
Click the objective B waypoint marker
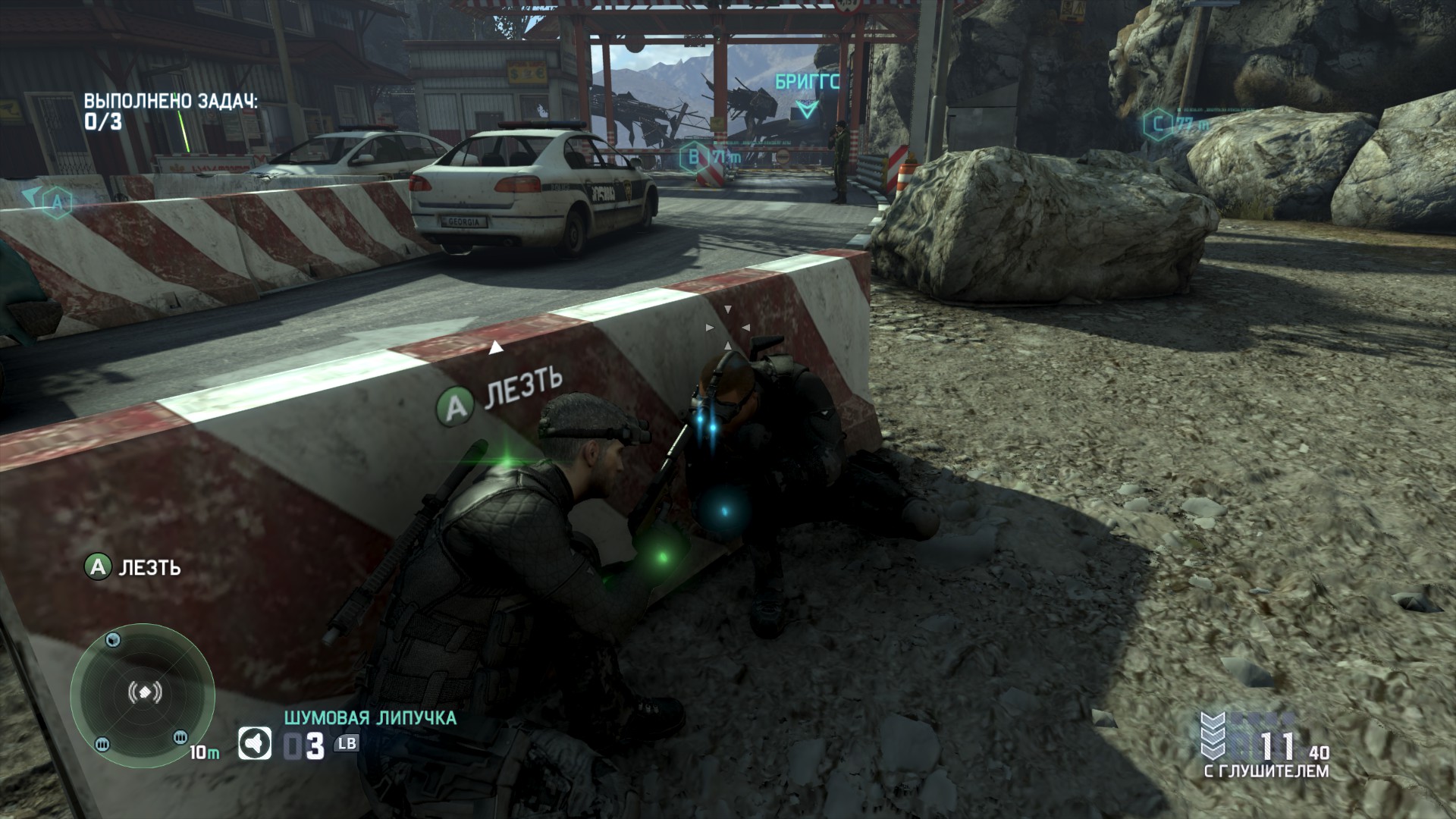pyautogui.click(x=692, y=158)
